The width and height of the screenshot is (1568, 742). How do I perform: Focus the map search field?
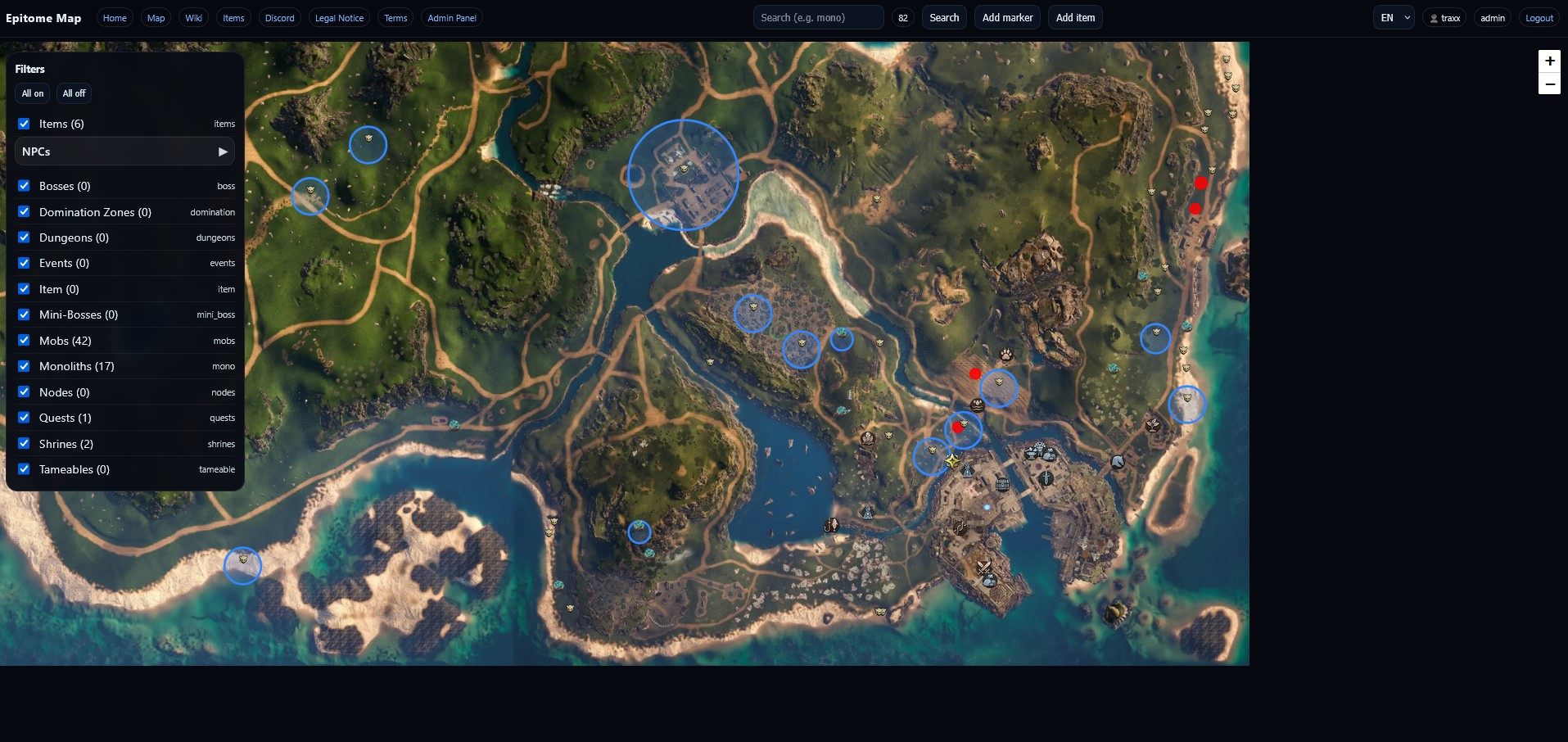click(817, 18)
